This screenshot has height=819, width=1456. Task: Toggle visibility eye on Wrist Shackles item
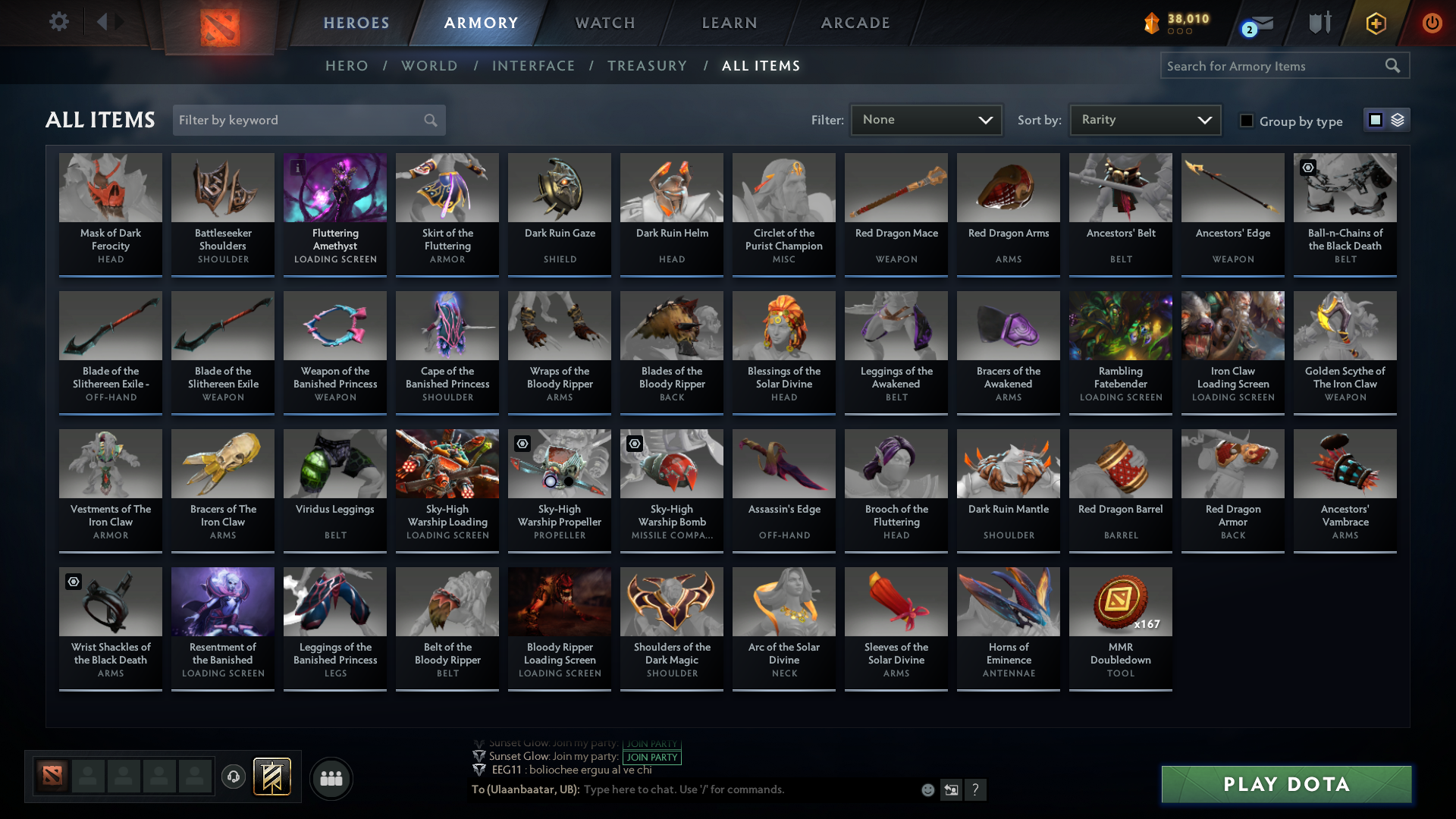click(x=73, y=582)
